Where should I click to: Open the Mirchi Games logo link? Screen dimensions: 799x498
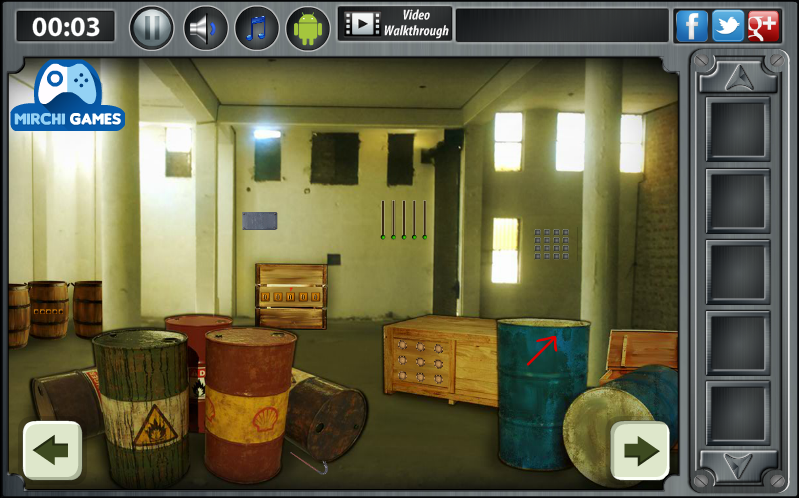(68, 97)
